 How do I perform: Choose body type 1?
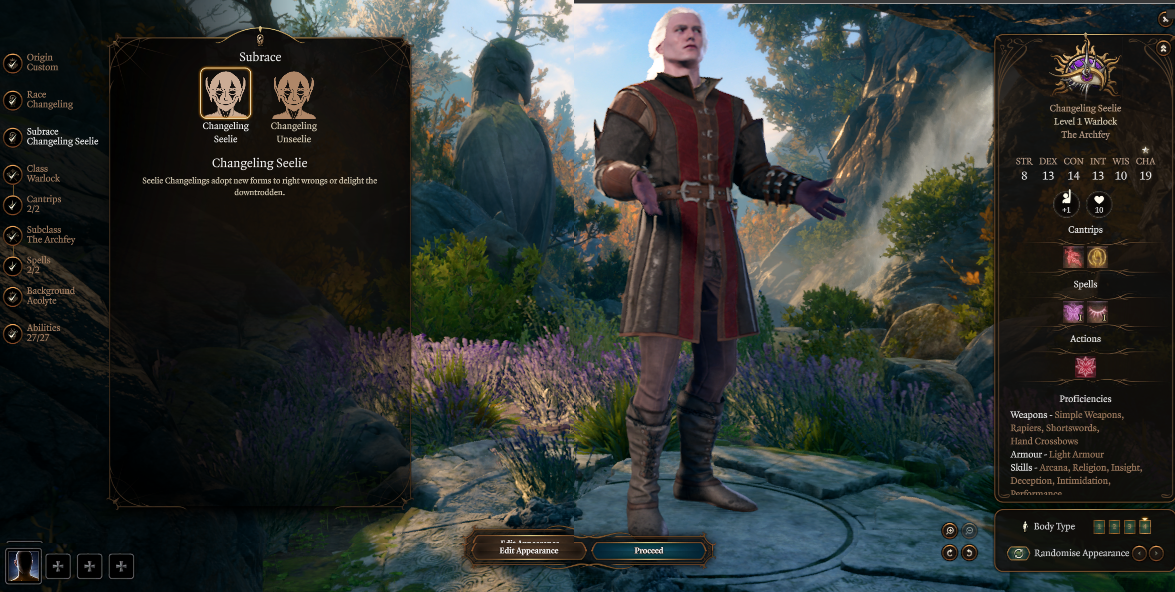coord(1098,526)
